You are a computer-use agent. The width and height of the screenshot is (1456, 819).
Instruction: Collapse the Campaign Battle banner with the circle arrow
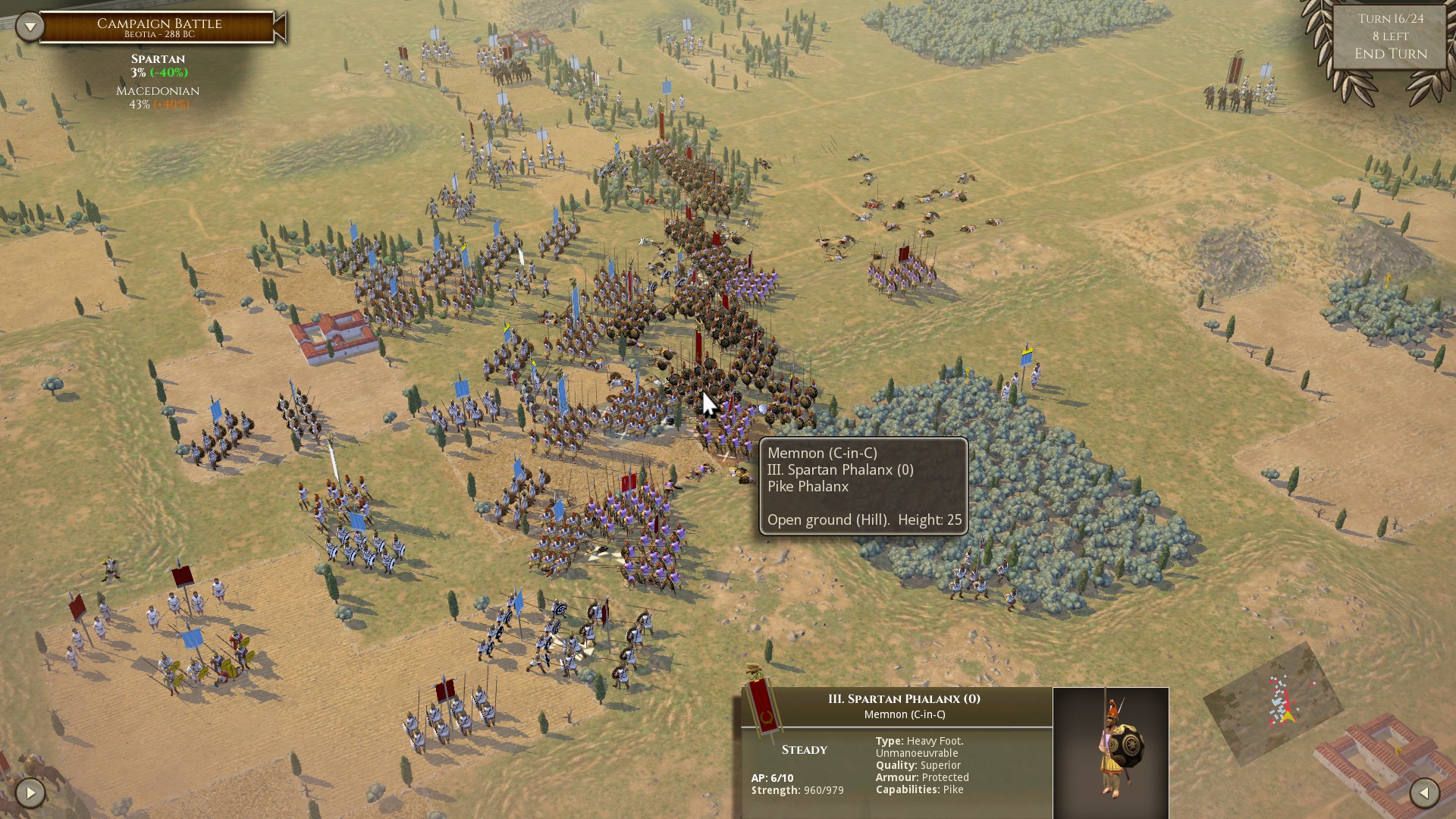coord(30,25)
